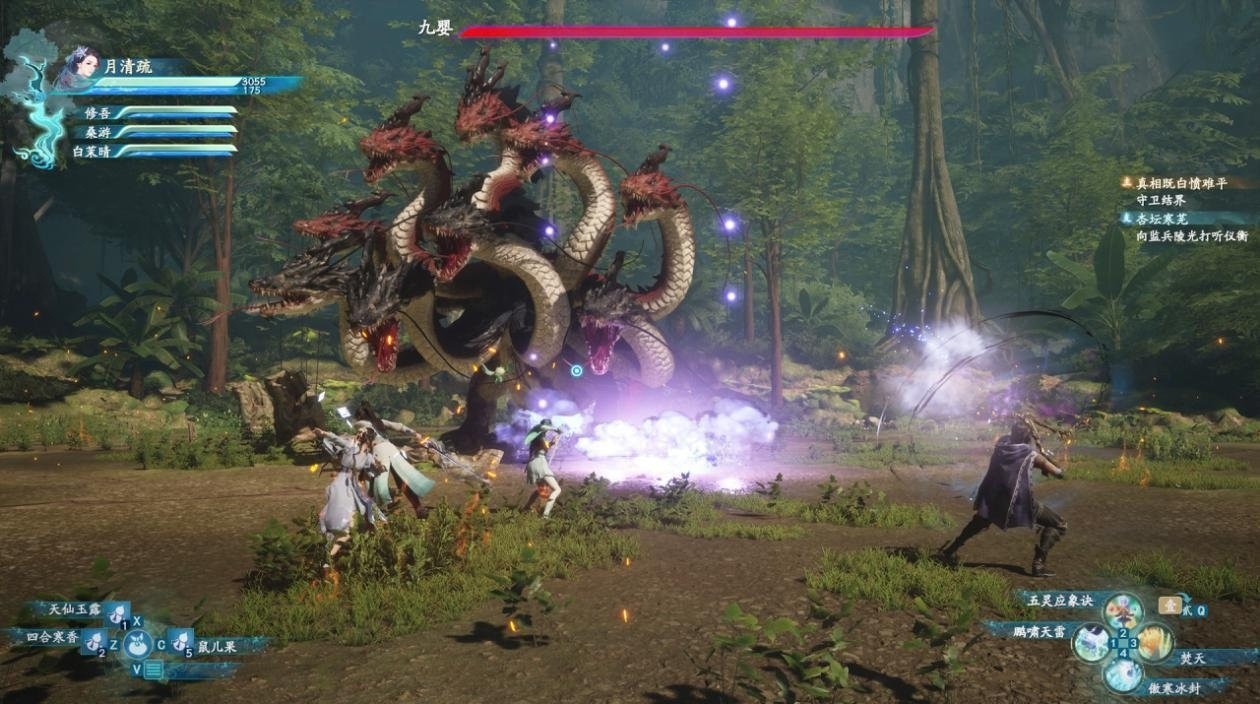Use the 天仙玉露 item slot

coord(117,612)
